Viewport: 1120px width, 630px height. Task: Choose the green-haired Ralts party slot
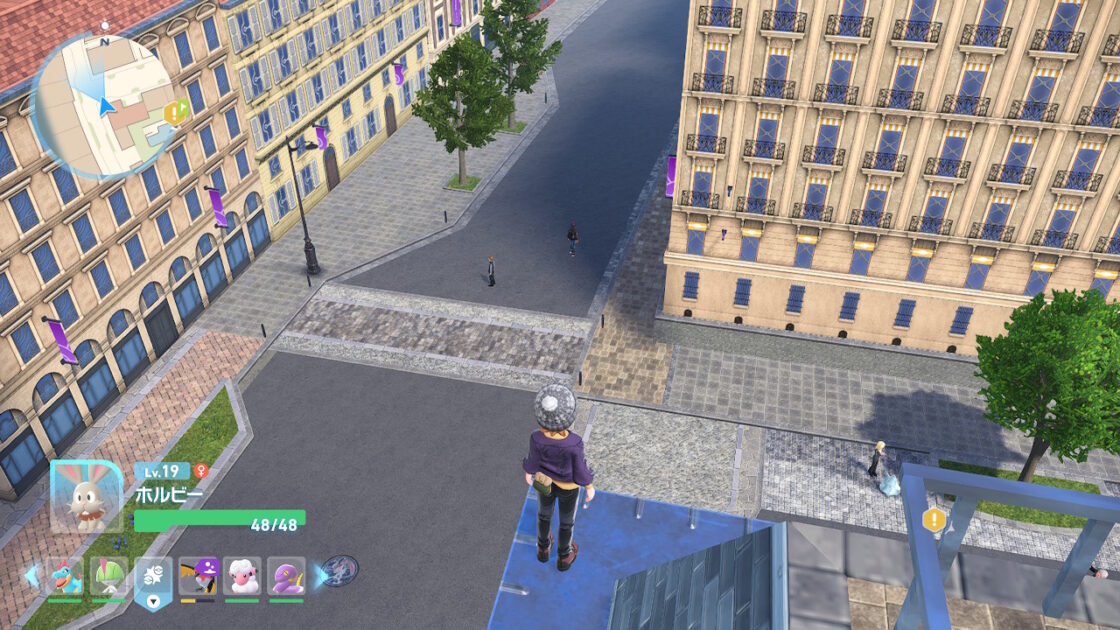pos(109,576)
